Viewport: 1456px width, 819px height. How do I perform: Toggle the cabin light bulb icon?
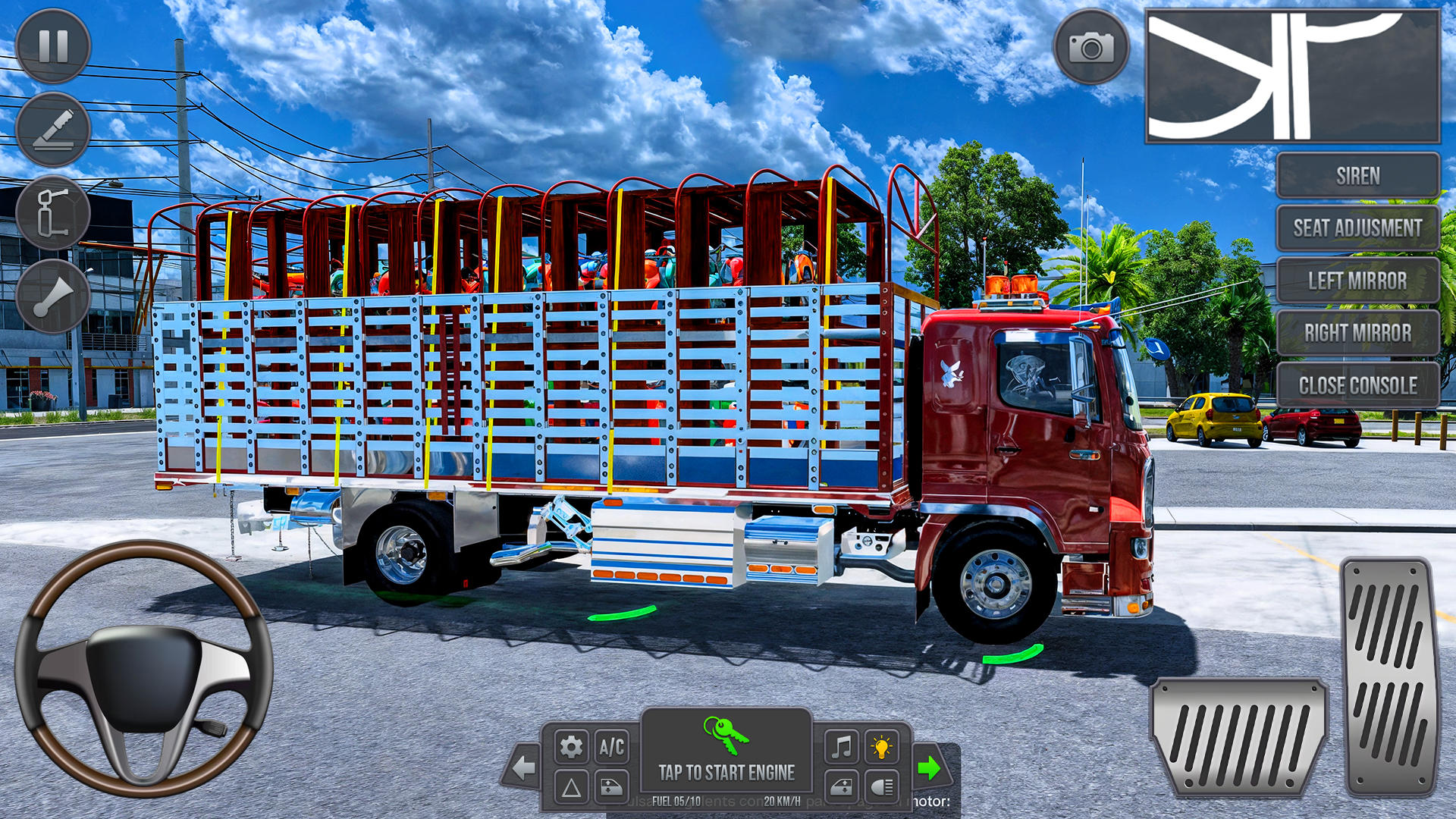tap(881, 746)
